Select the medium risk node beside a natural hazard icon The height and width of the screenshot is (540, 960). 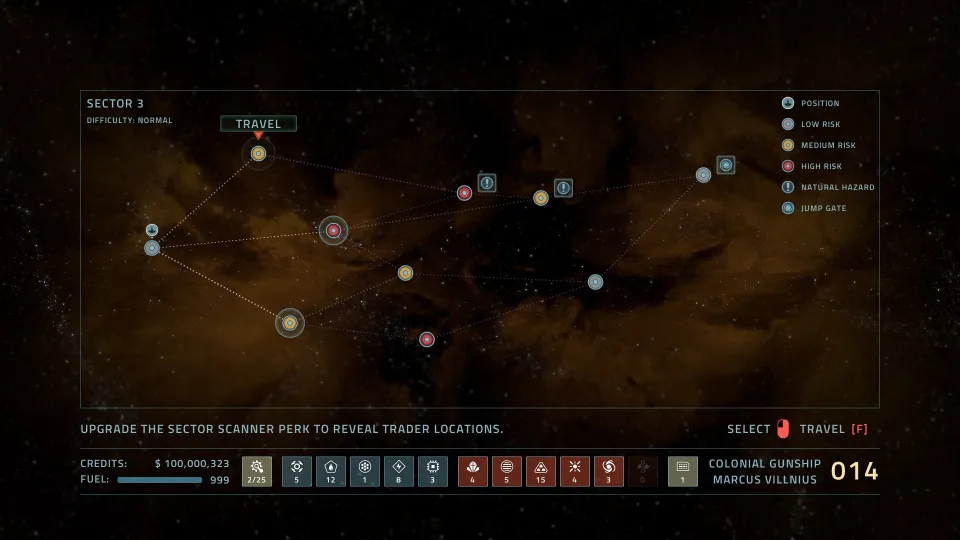point(541,198)
